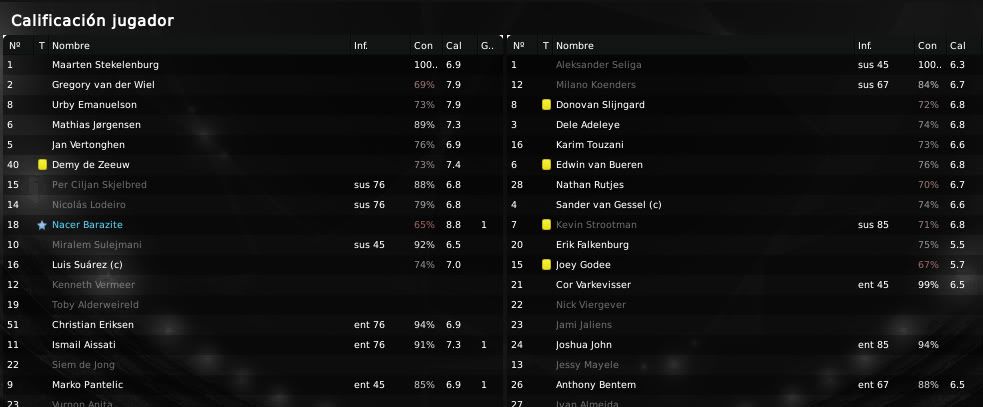Open Christian Eriksen's player entry
The height and width of the screenshot is (407, 983).
[92, 325]
